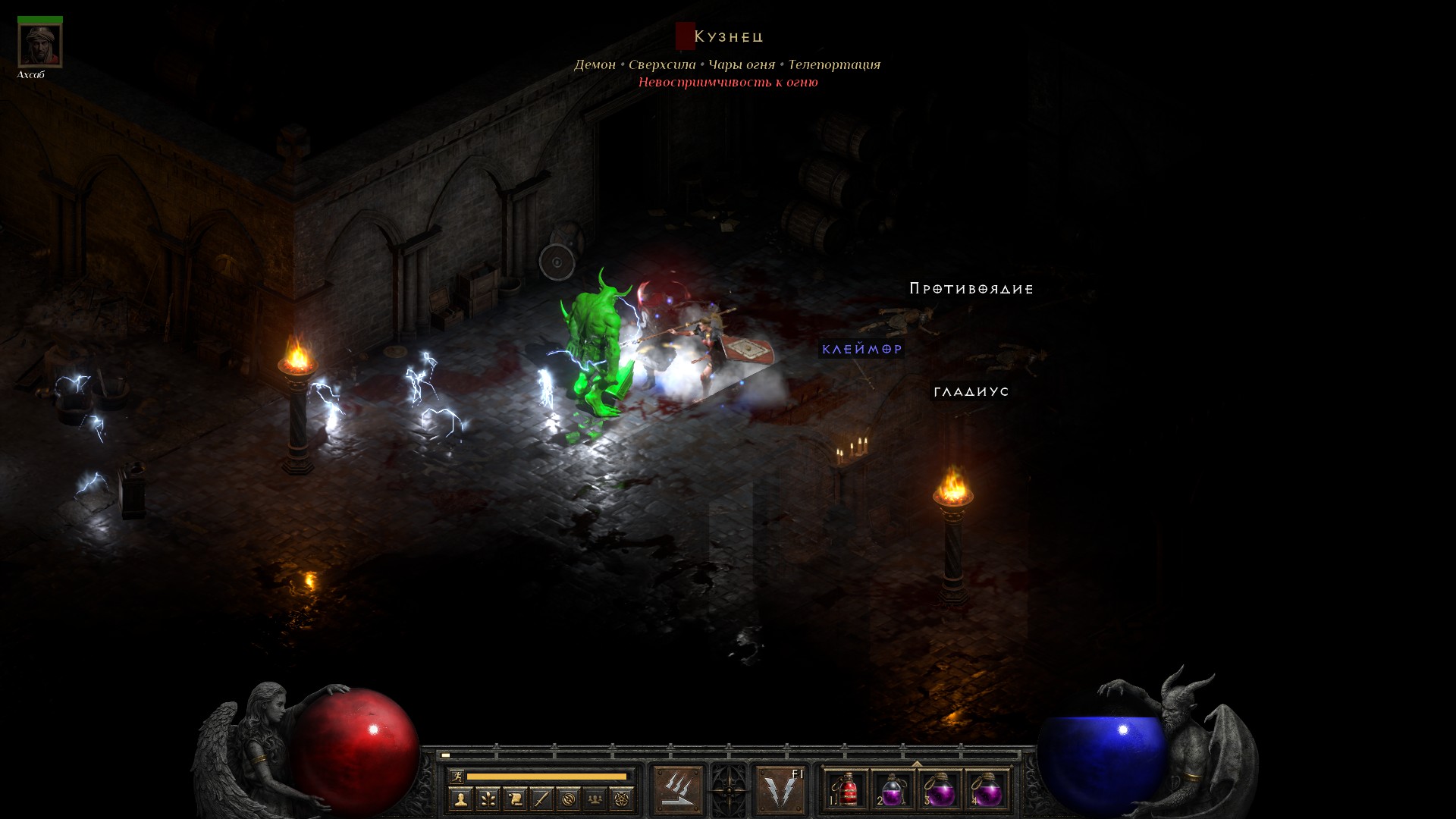Screen dimensions: 1456x819
Task: Click the round shield-like mini panel icon
Action: (x=568, y=799)
